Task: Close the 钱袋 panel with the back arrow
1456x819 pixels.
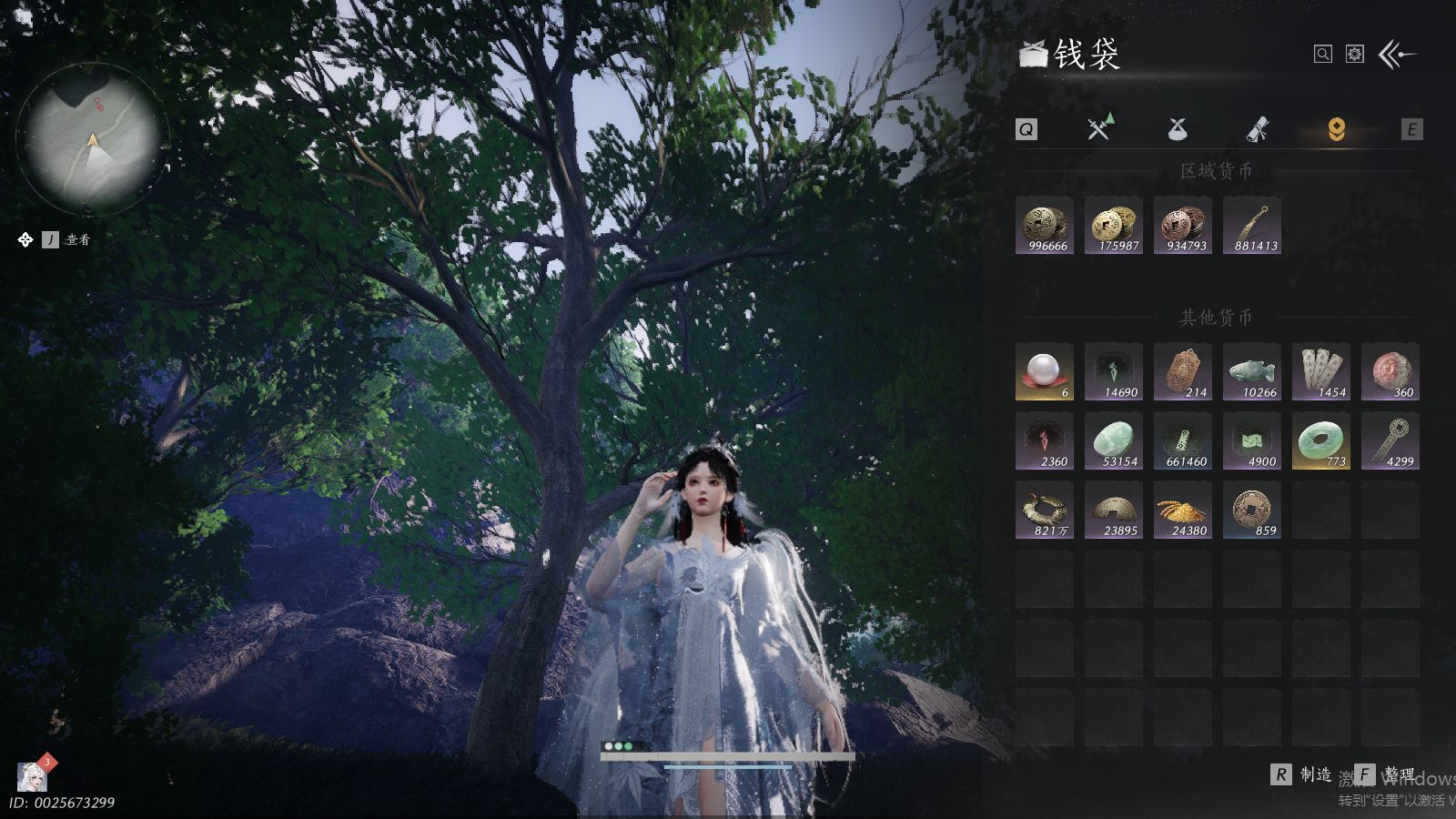Action: [x=1397, y=55]
